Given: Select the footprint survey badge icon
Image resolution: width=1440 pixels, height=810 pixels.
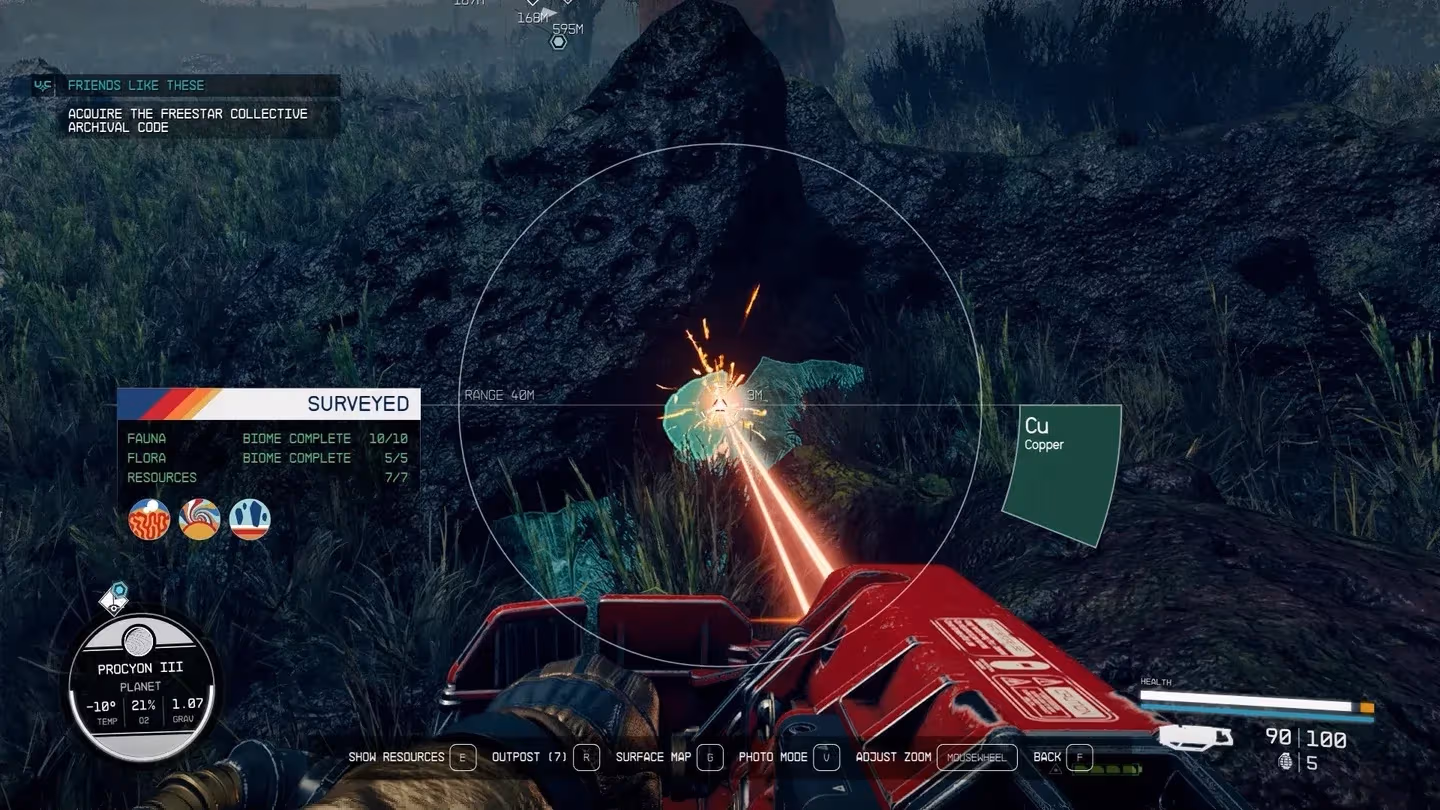Looking at the screenshot, I should point(248,518).
